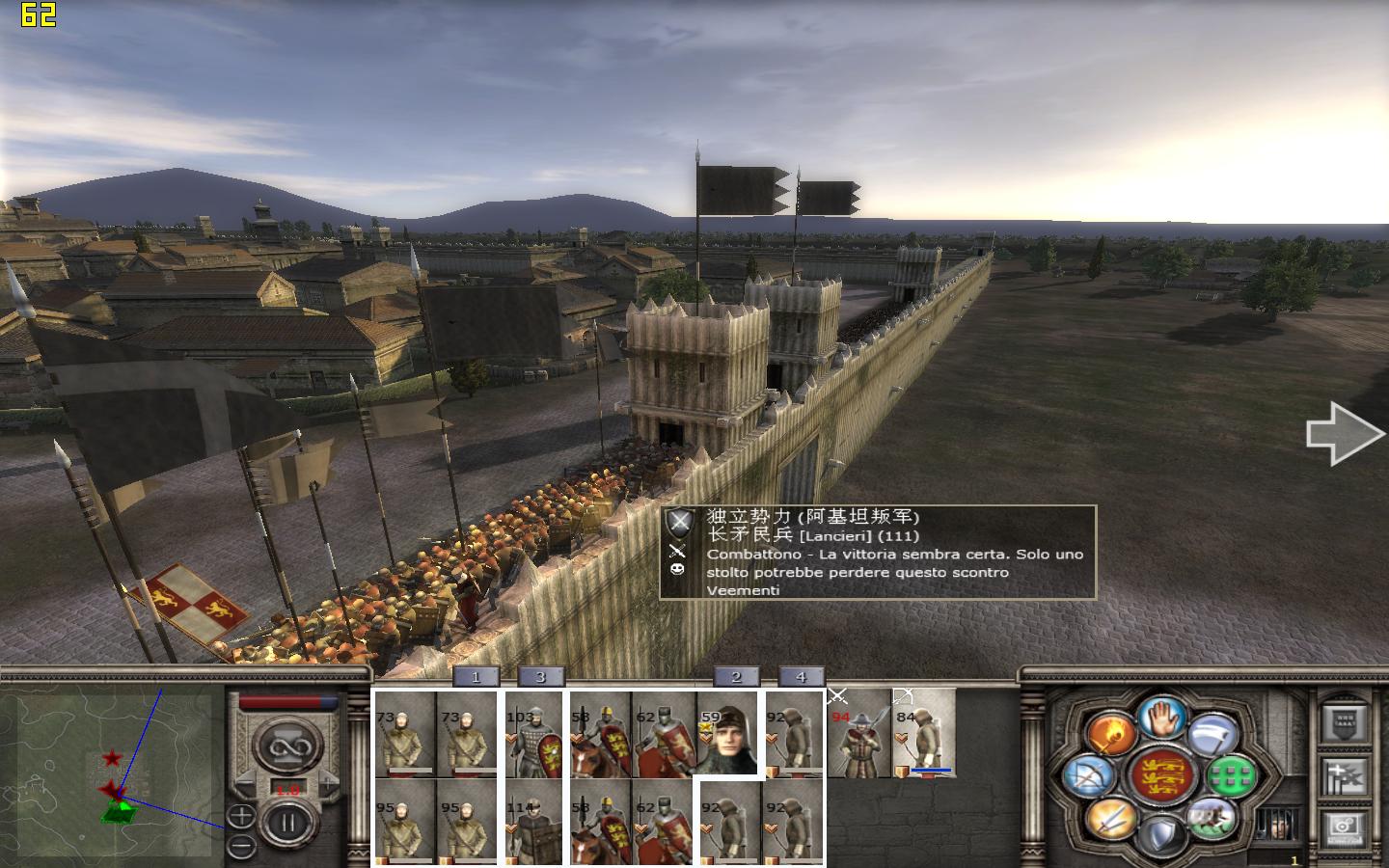Zoom out the minimap with the minus button
This screenshot has width=1389, height=868.
pyautogui.click(x=241, y=846)
